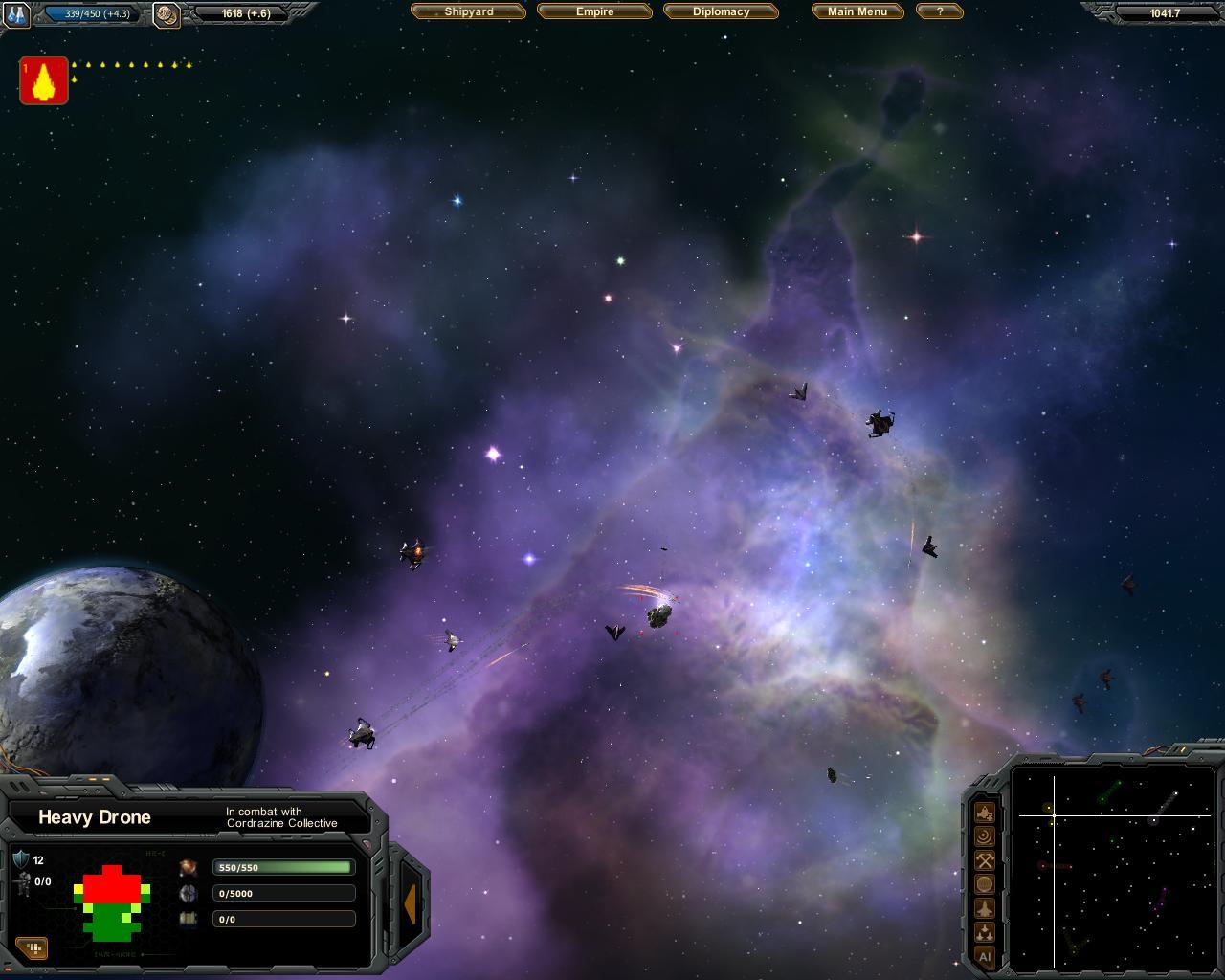
Task: Click the orange arrow on unit panel
Action: [x=410, y=903]
